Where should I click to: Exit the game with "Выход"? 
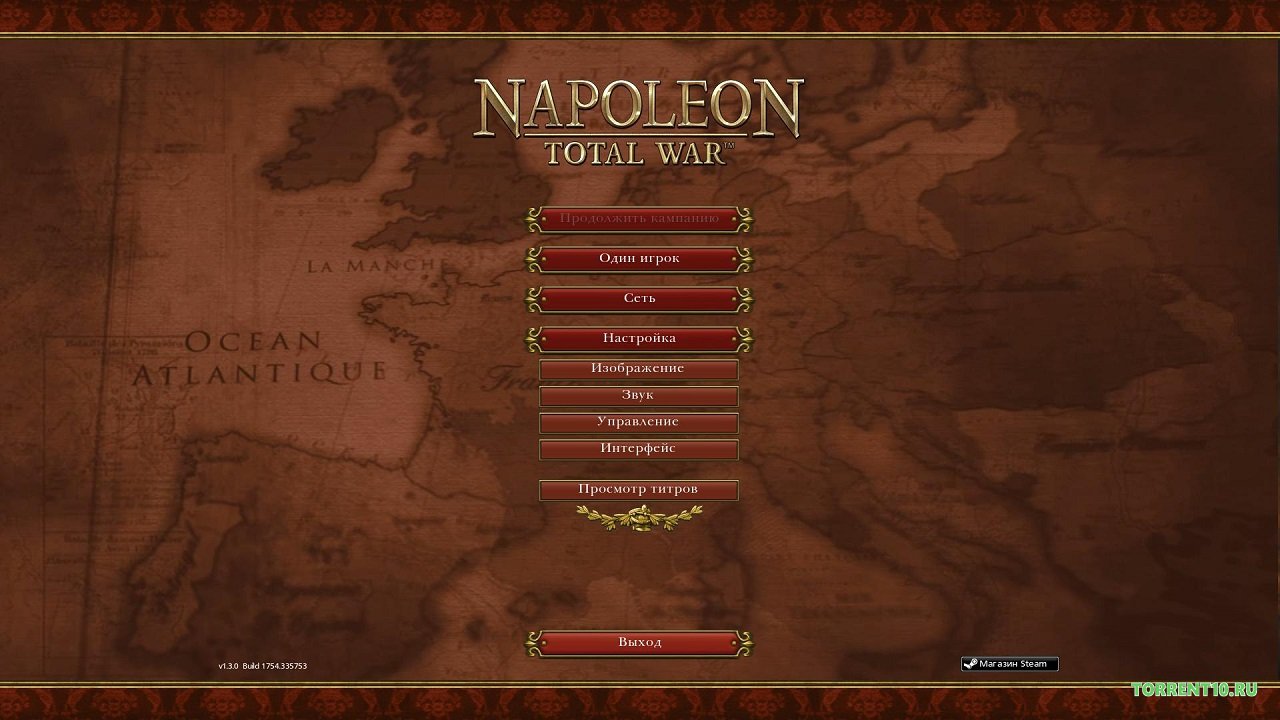point(639,642)
